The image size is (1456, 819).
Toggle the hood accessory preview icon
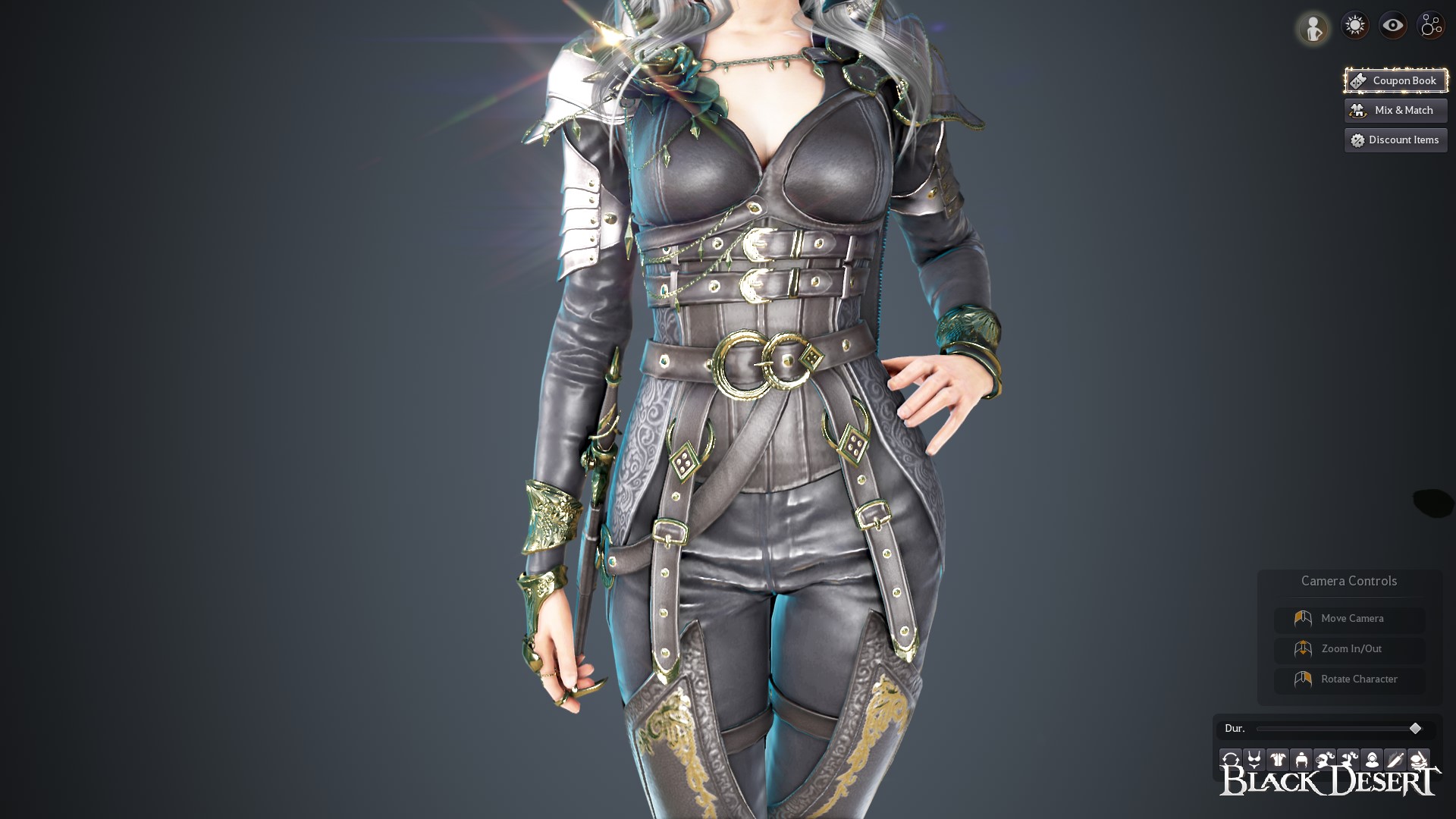1373,760
